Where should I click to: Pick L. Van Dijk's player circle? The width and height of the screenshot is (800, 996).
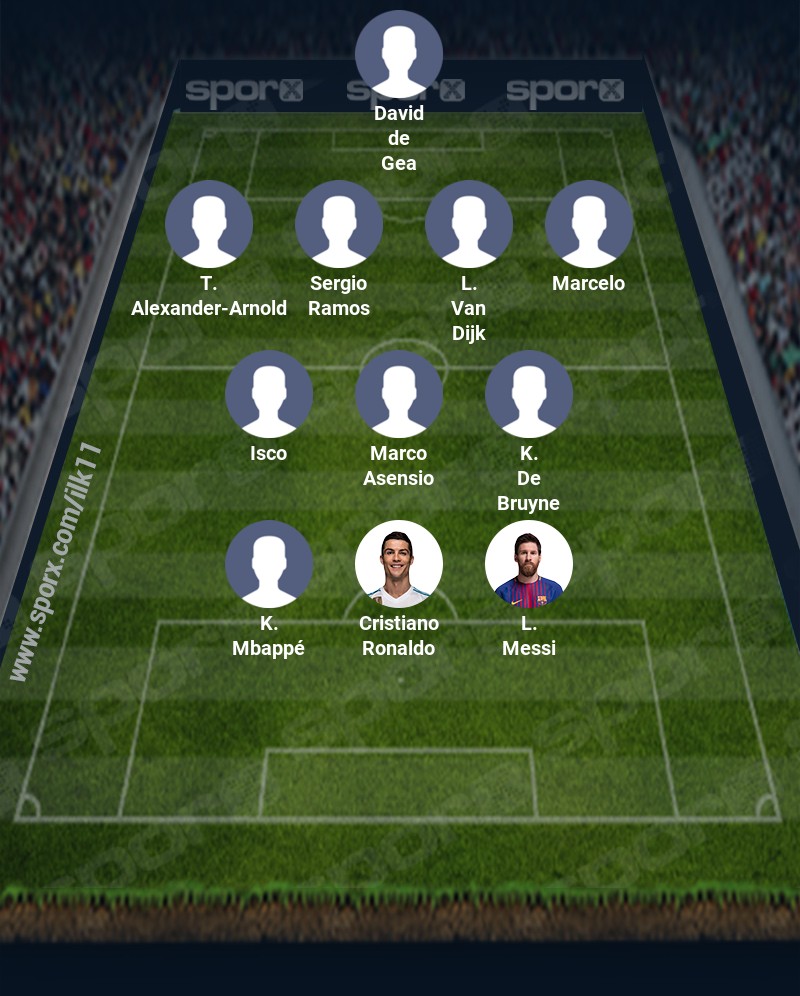[469, 224]
